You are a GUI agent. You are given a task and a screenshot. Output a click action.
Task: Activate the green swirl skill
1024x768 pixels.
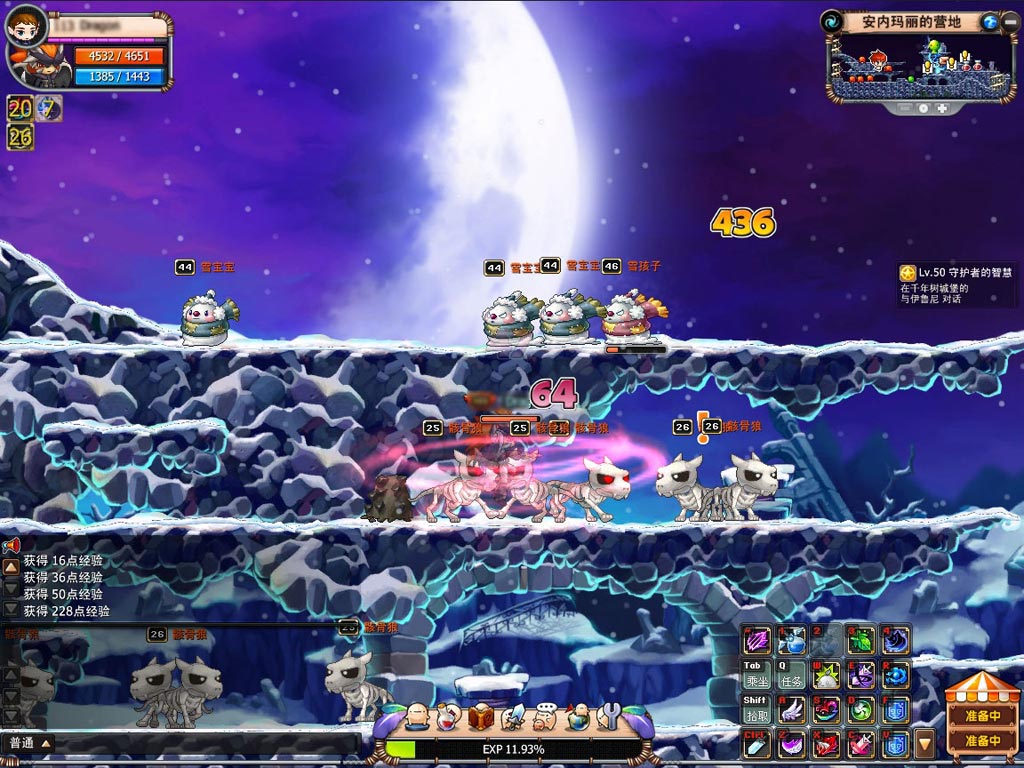861,710
